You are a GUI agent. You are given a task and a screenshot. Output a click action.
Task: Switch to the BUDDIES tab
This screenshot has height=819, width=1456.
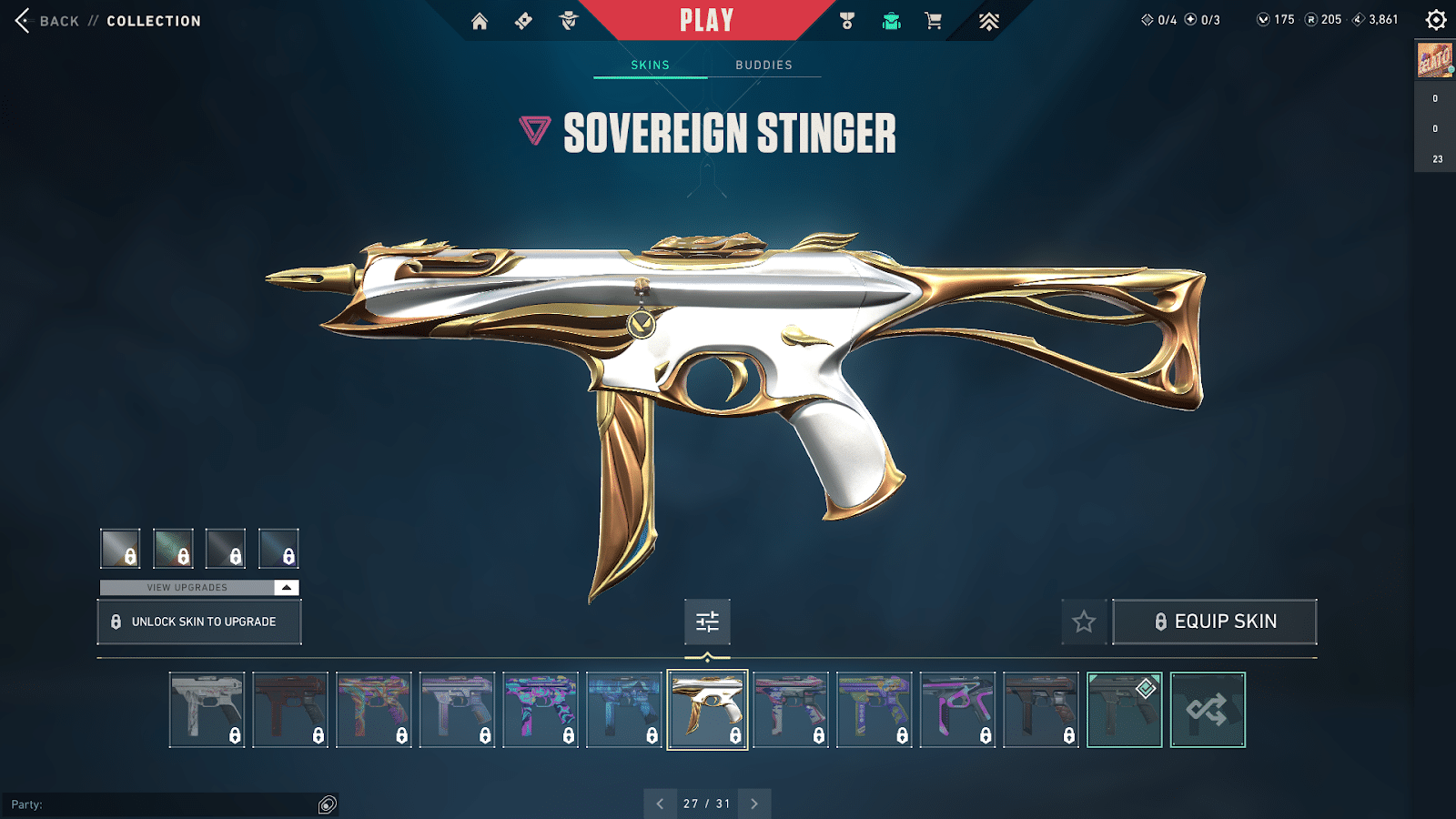pos(764,65)
